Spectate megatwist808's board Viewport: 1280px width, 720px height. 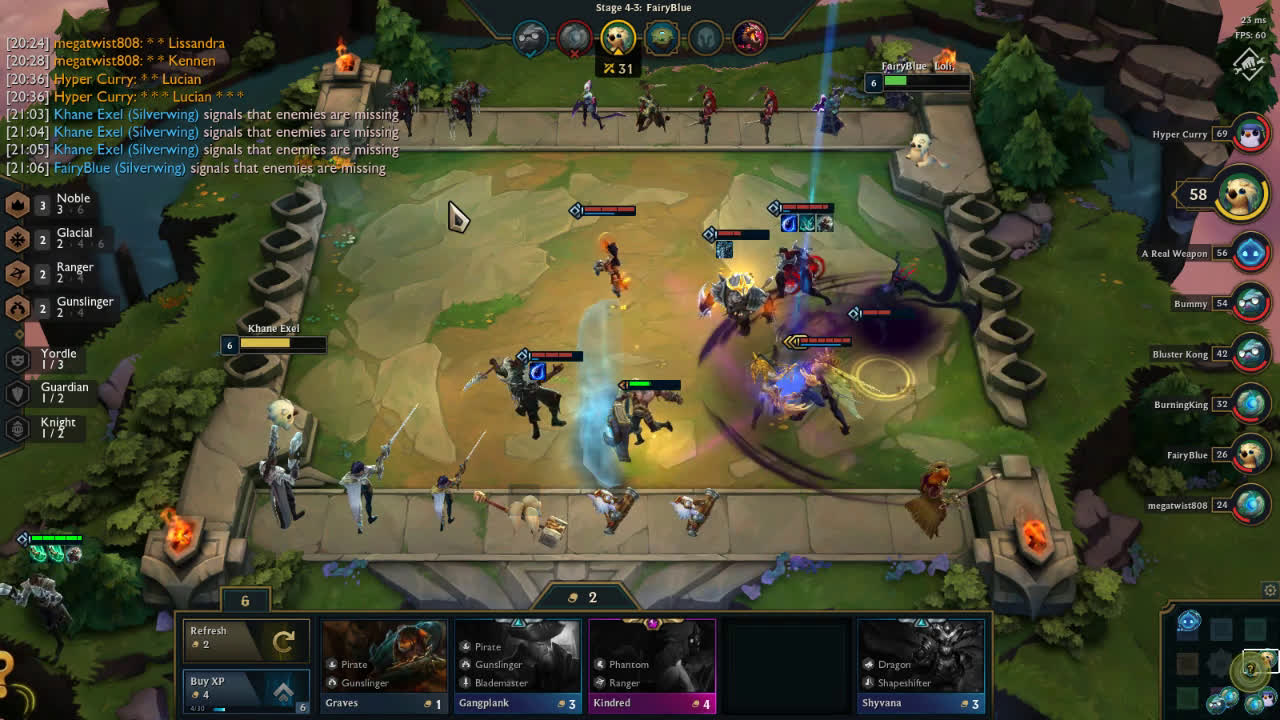tap(1250, 505)
